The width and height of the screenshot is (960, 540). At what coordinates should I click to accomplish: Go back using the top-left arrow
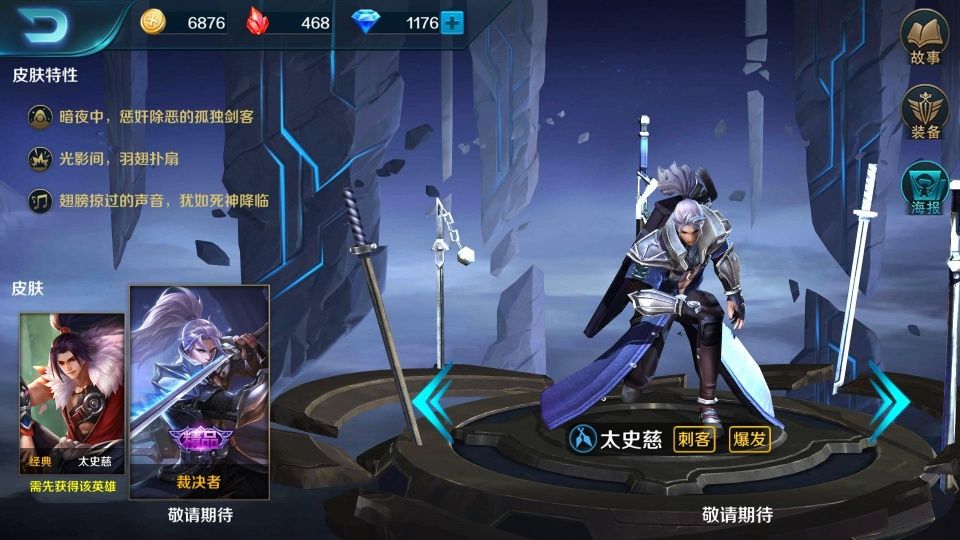coord(43,26)
